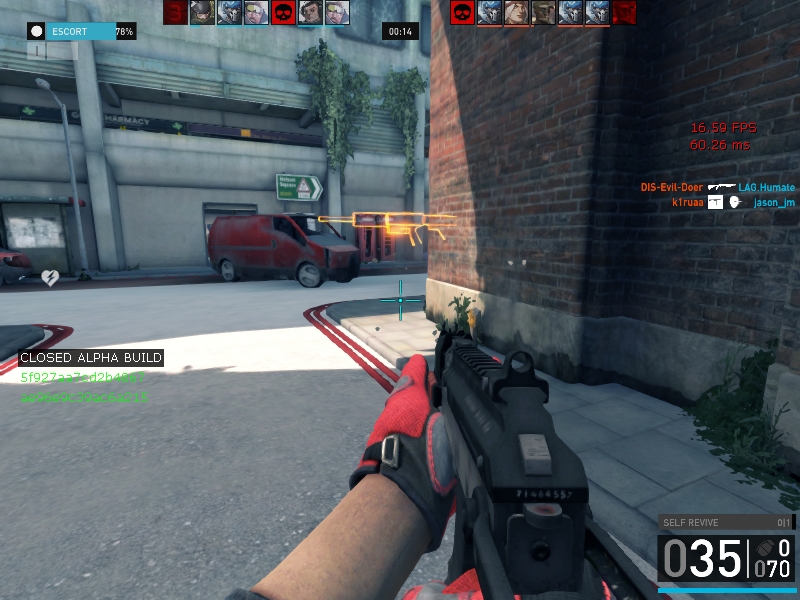Click the skull portrait on the blue team roster
The image size is (800, 600).
[x=284, y=13]
